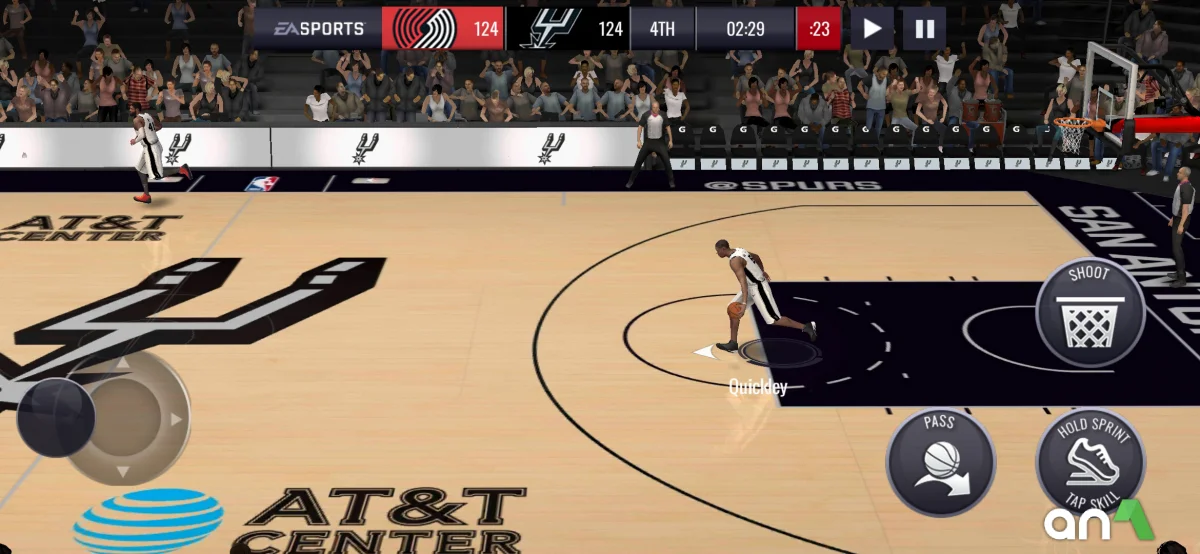This screenshot has width=1200, height=554.
Task: Tap the Shoot basket button
Action: 1089,311
